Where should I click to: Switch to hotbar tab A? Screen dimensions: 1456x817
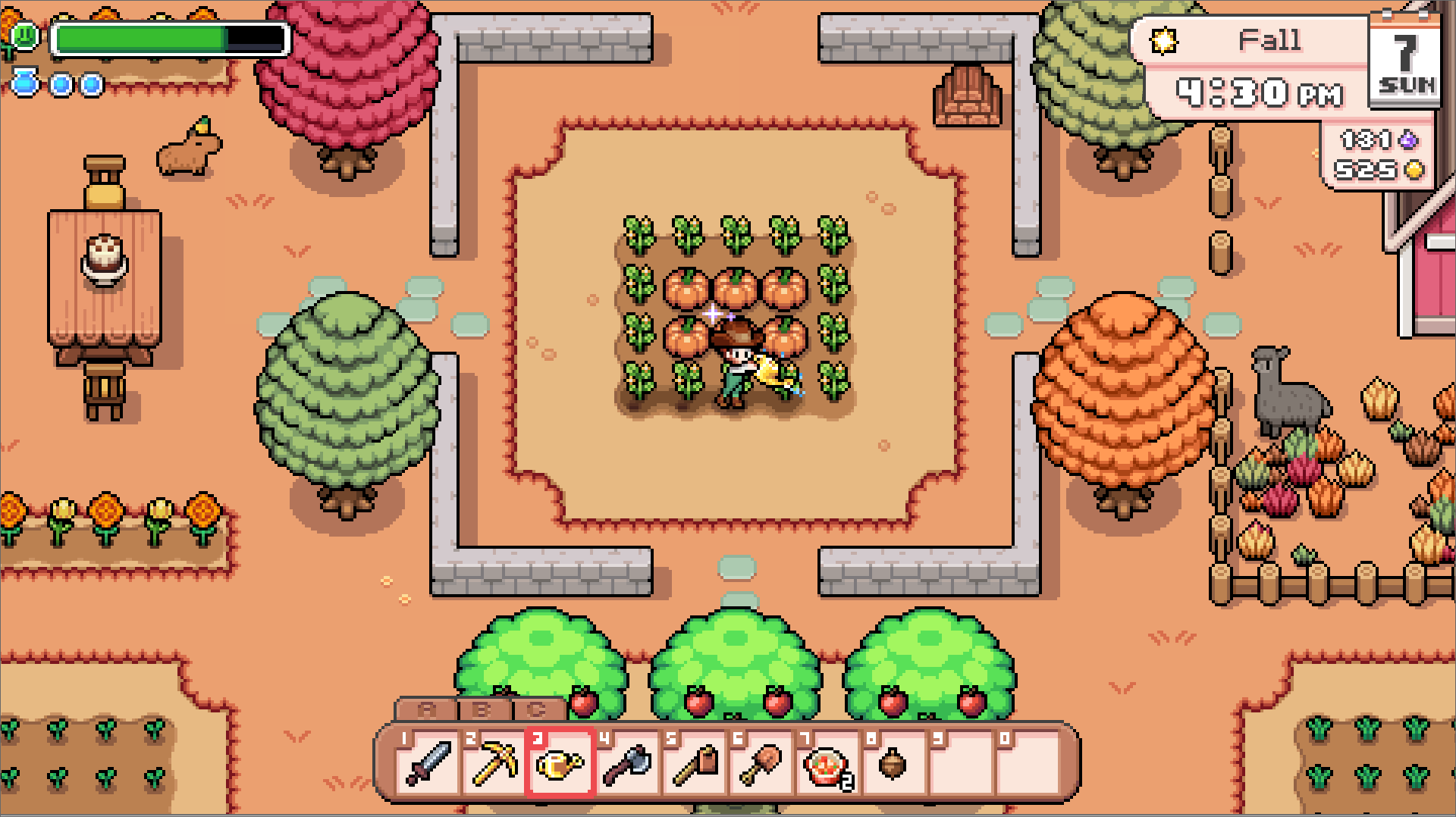pos(425,711)
